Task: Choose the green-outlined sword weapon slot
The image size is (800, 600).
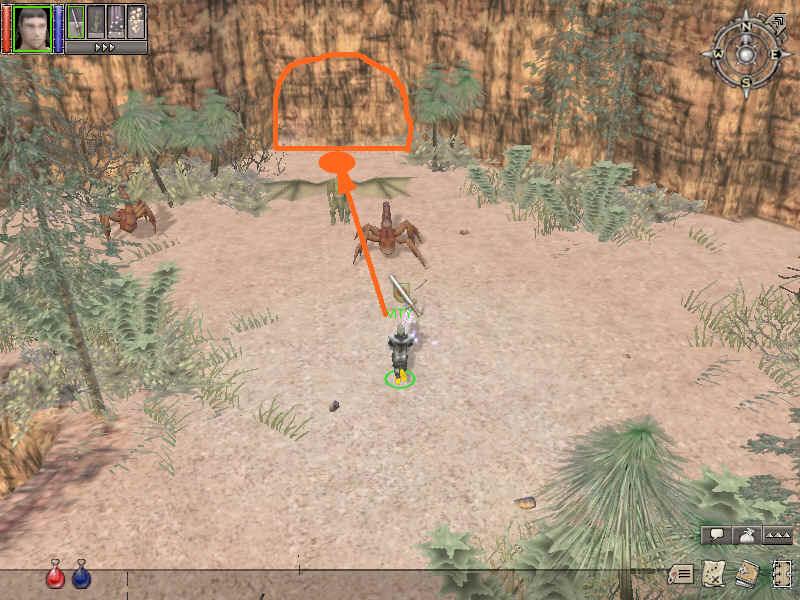Action: tap(75, 22)
